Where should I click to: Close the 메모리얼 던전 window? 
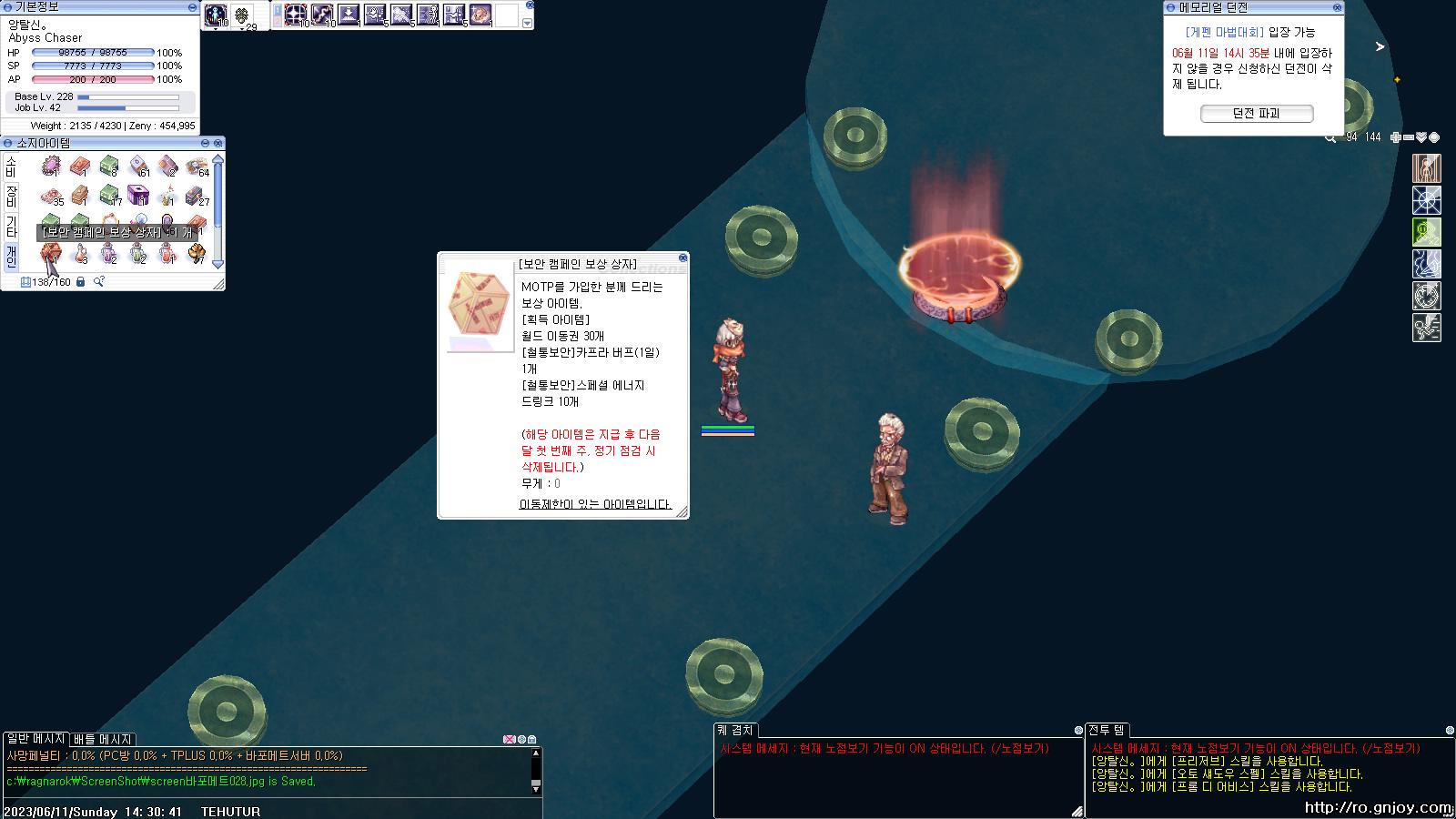tap(1337, 7)
